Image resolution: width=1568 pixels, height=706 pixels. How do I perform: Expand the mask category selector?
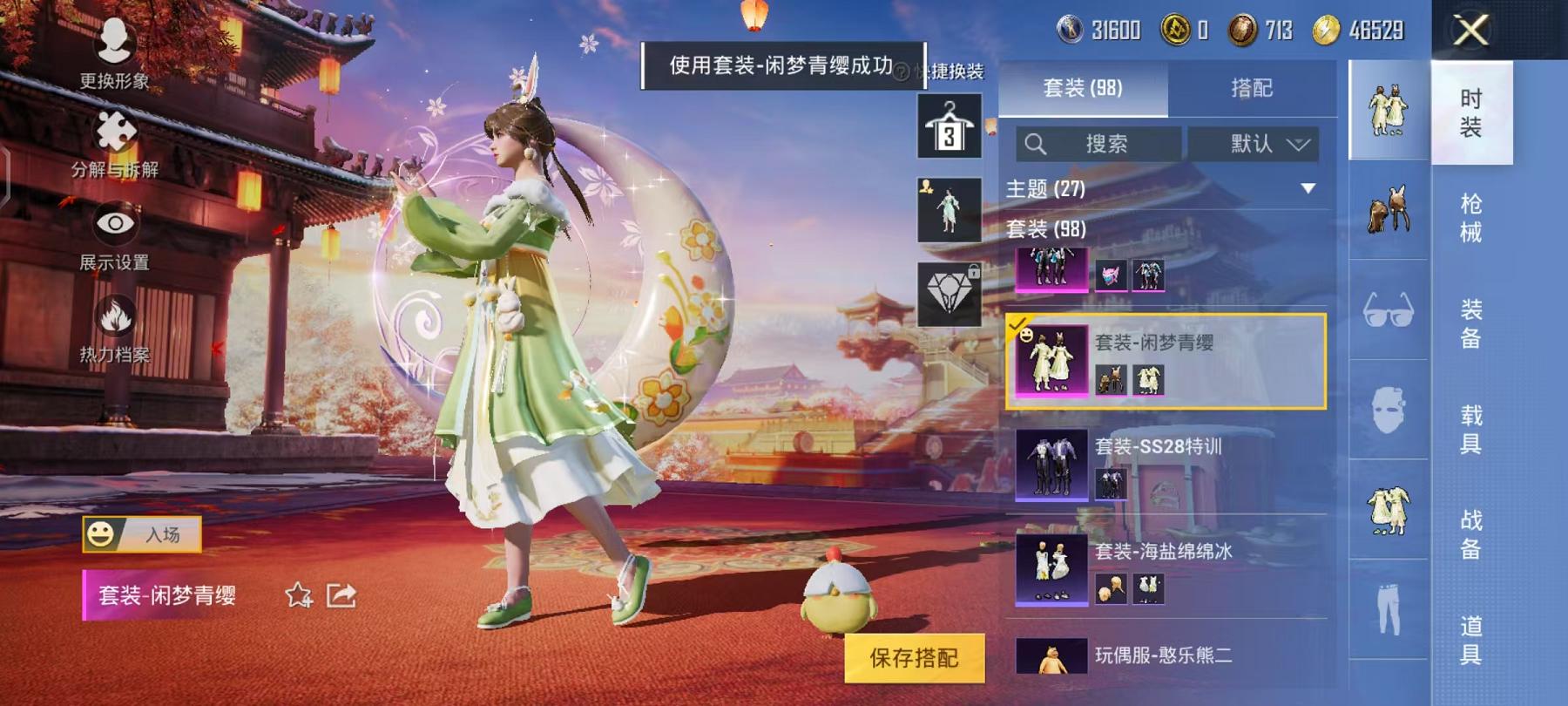(1385, 401)
